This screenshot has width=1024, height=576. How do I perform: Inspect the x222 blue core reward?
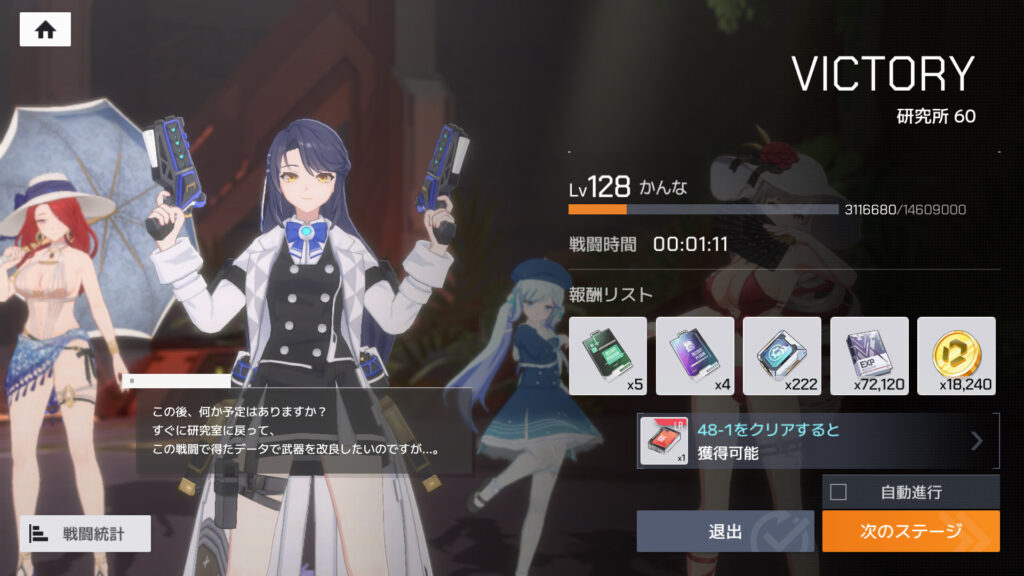coord(781,355)
